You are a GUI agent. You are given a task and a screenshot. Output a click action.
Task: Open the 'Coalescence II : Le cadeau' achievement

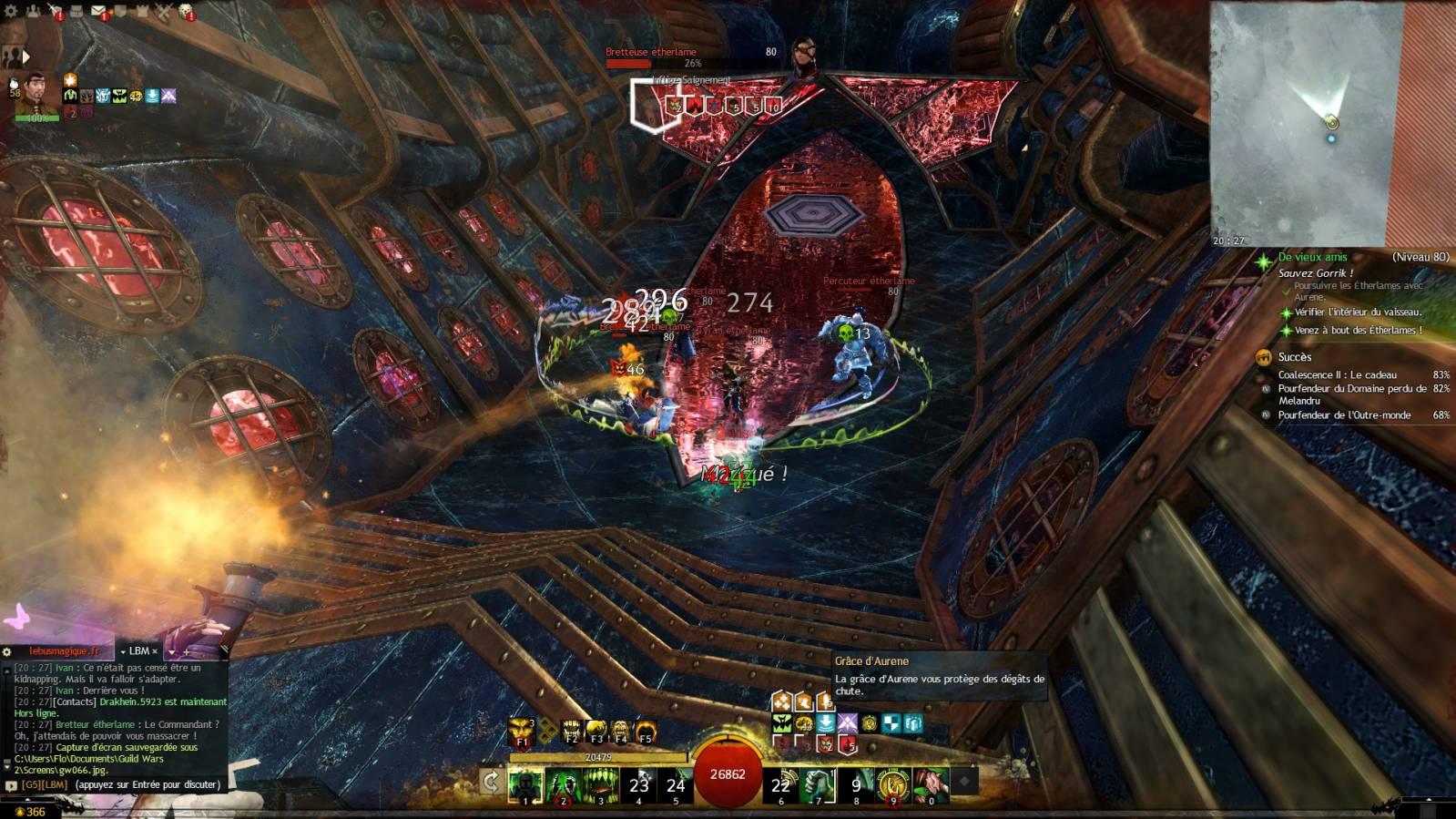[x=1336, y=374]
